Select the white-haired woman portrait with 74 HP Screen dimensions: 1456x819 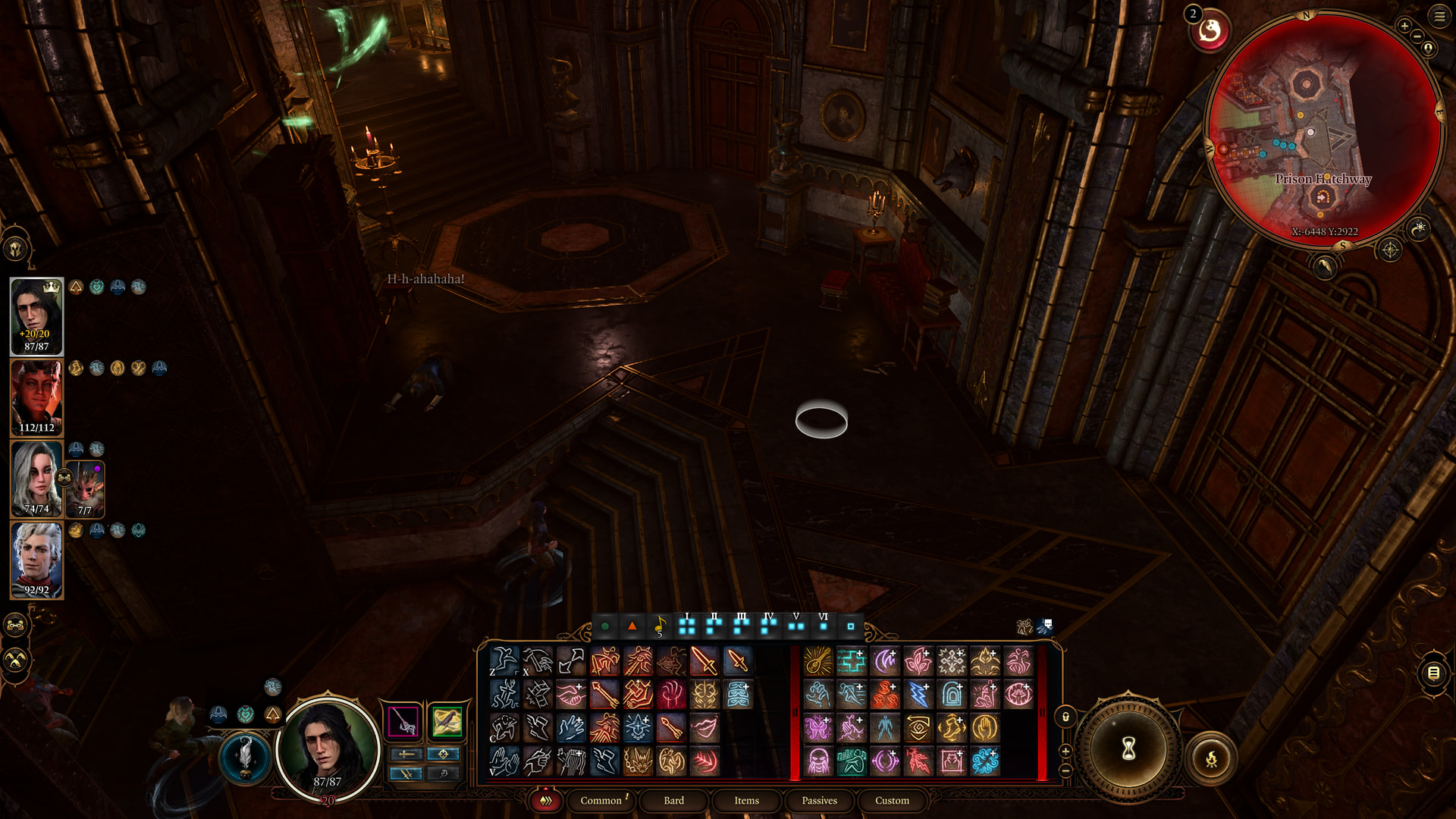pyautogui.click(x=36, y=479)
